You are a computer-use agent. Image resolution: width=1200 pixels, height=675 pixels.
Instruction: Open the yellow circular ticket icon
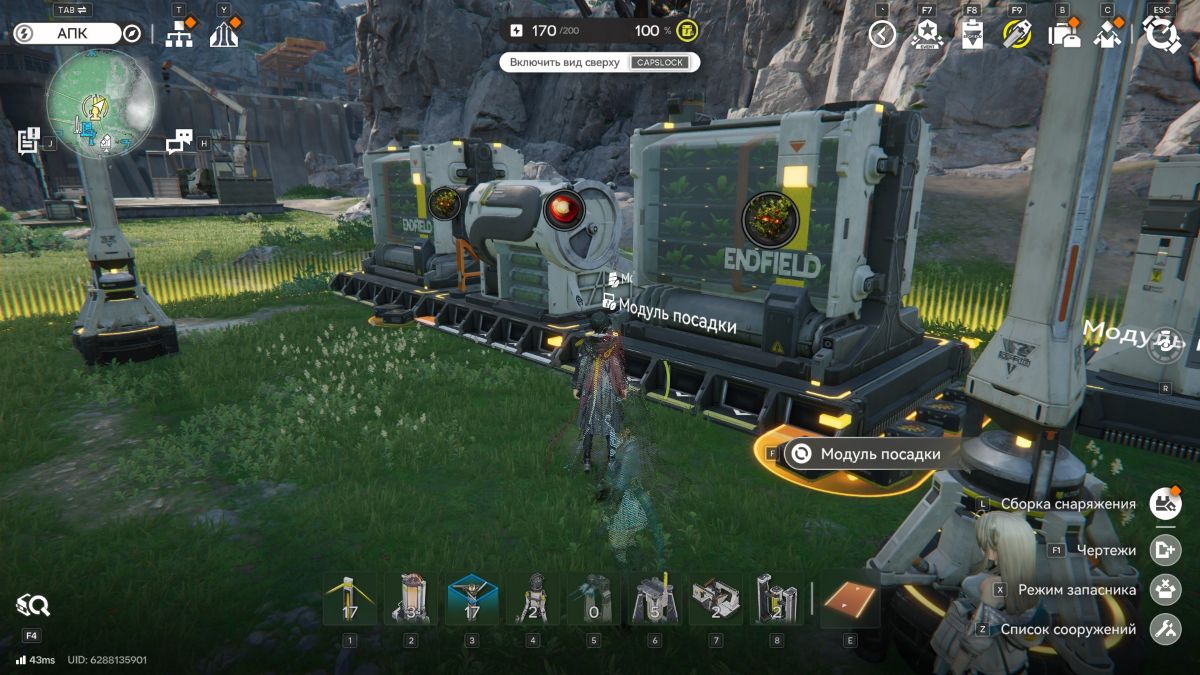pos(1017,35)
